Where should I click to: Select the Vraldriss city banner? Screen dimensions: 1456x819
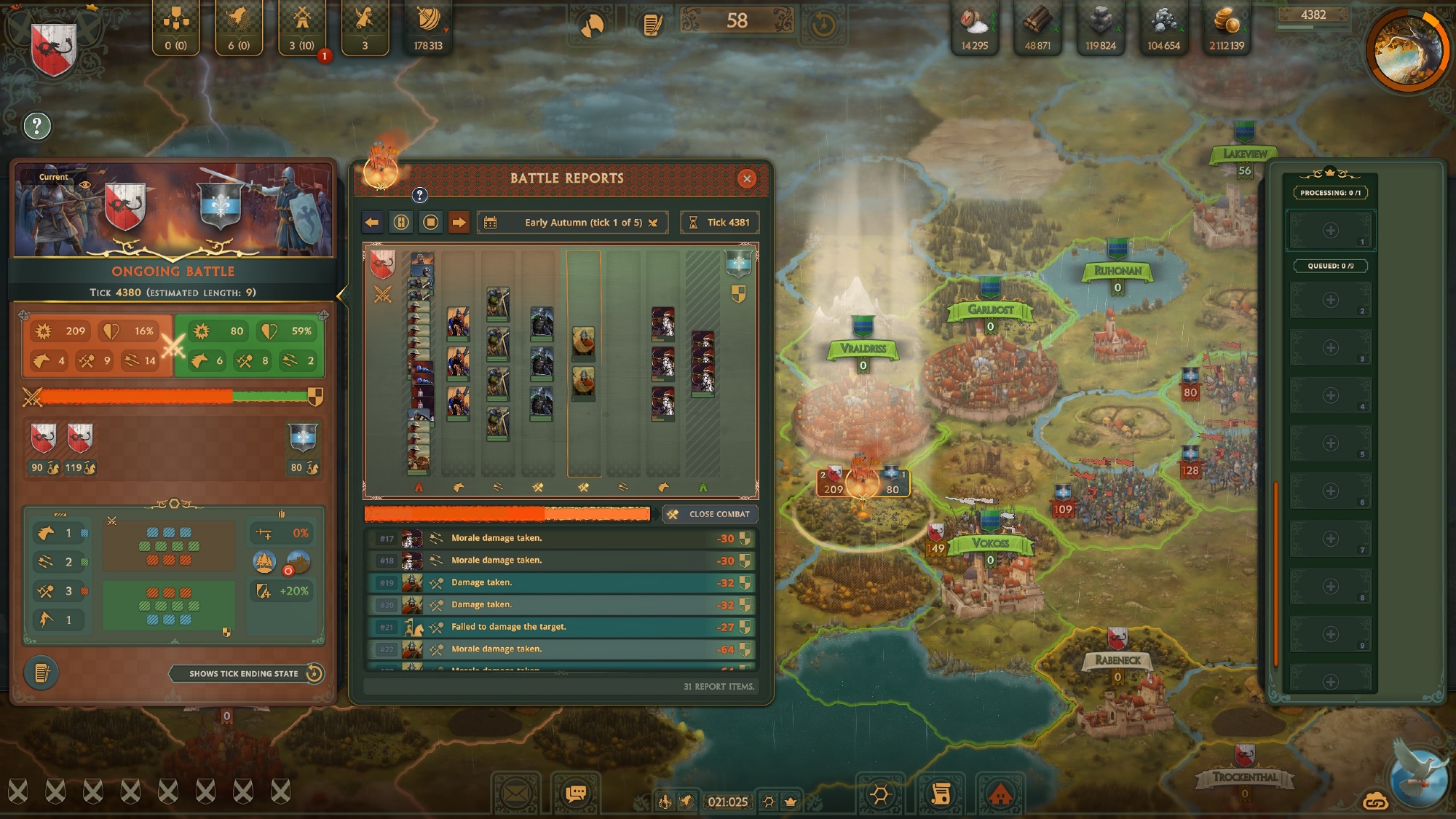[x=863, y=349]
